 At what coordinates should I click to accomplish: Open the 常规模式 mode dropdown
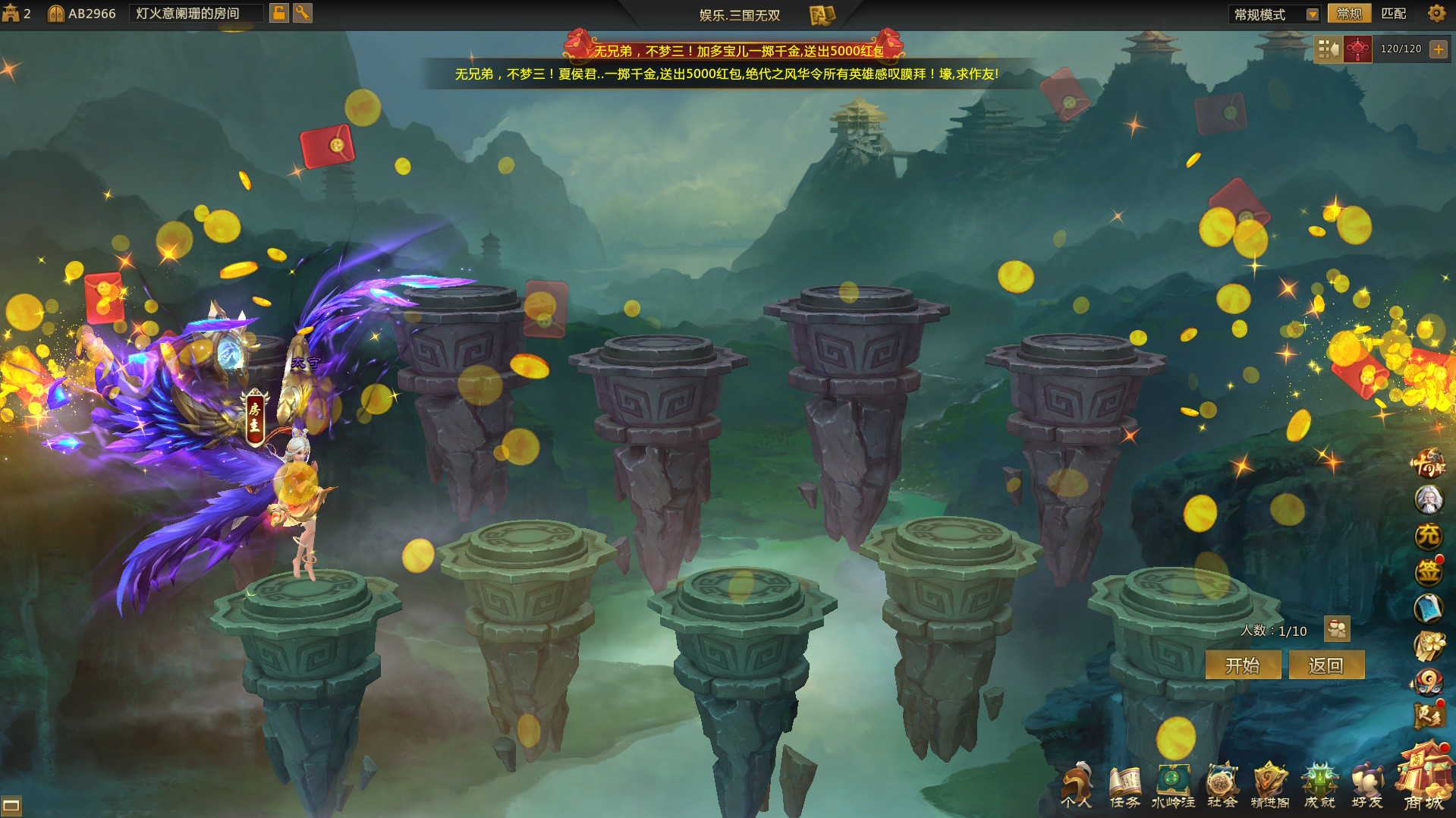pyautogui.click(x=1275, y=14)
